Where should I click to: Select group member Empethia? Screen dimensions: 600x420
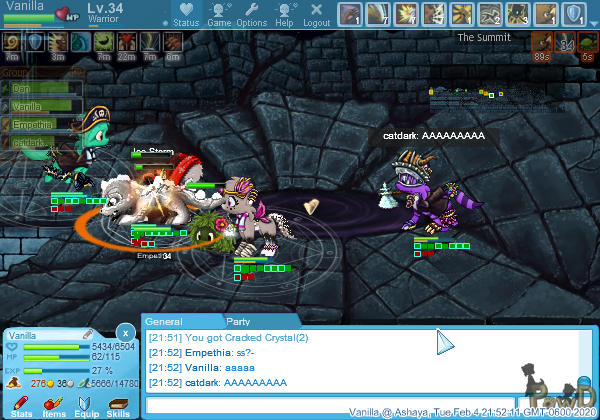(x=40, y=125)
